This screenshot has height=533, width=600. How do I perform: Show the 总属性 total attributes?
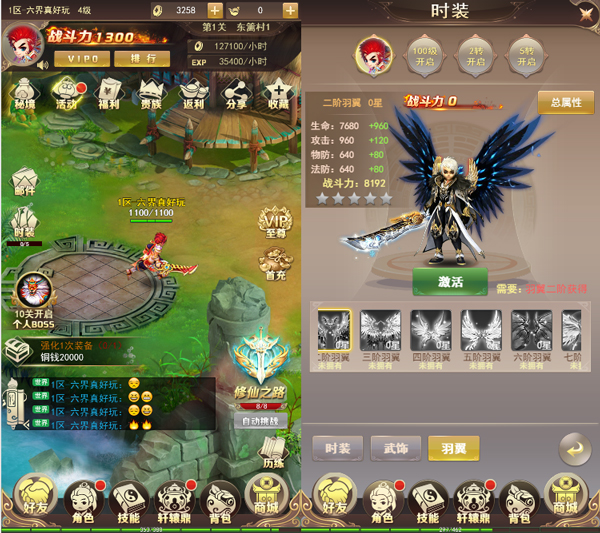[x=564, y=103]
